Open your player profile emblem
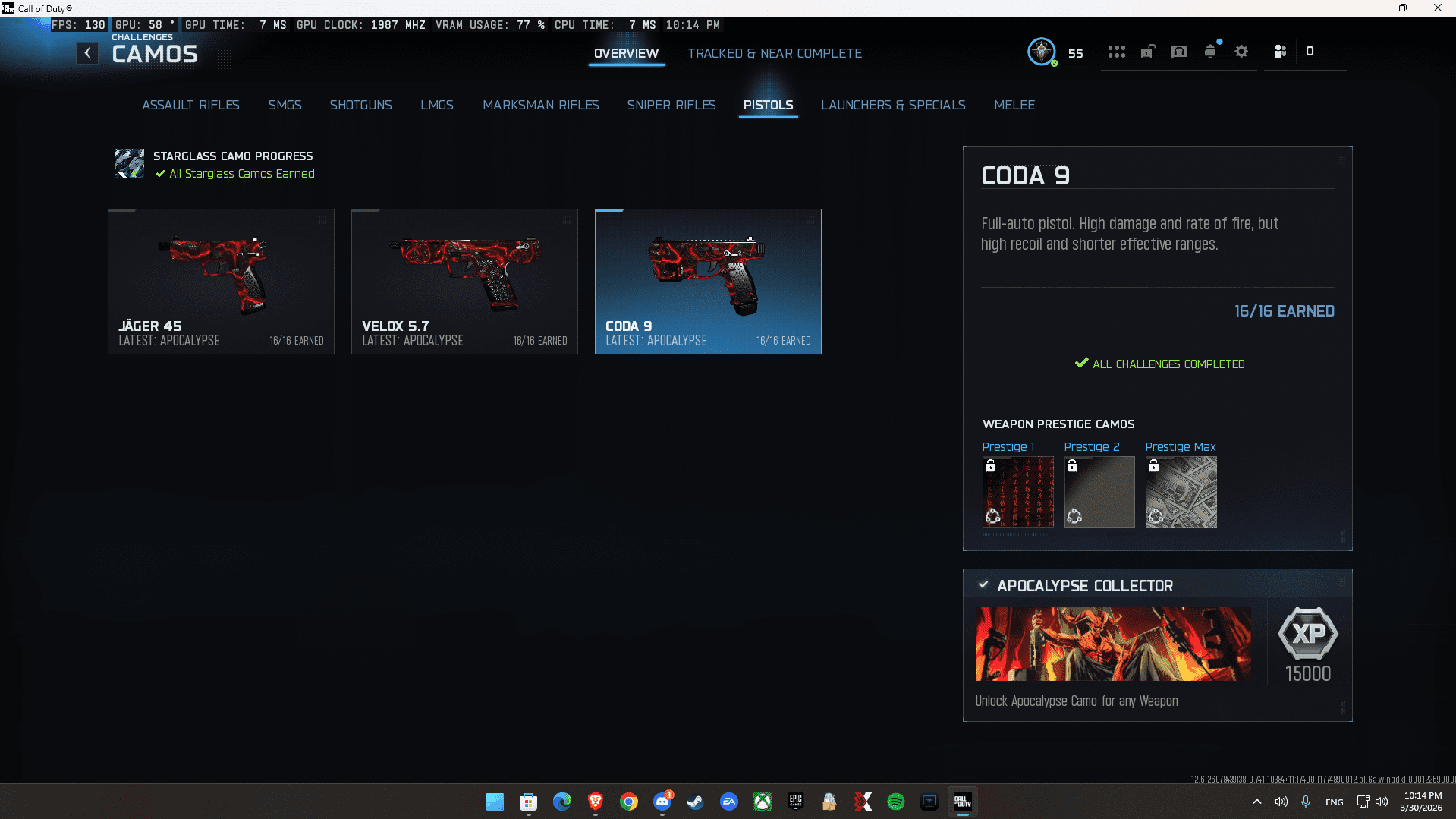The width and height of the screenshot is (1456, 819). pyautogui.click(x=1042, y=52)
